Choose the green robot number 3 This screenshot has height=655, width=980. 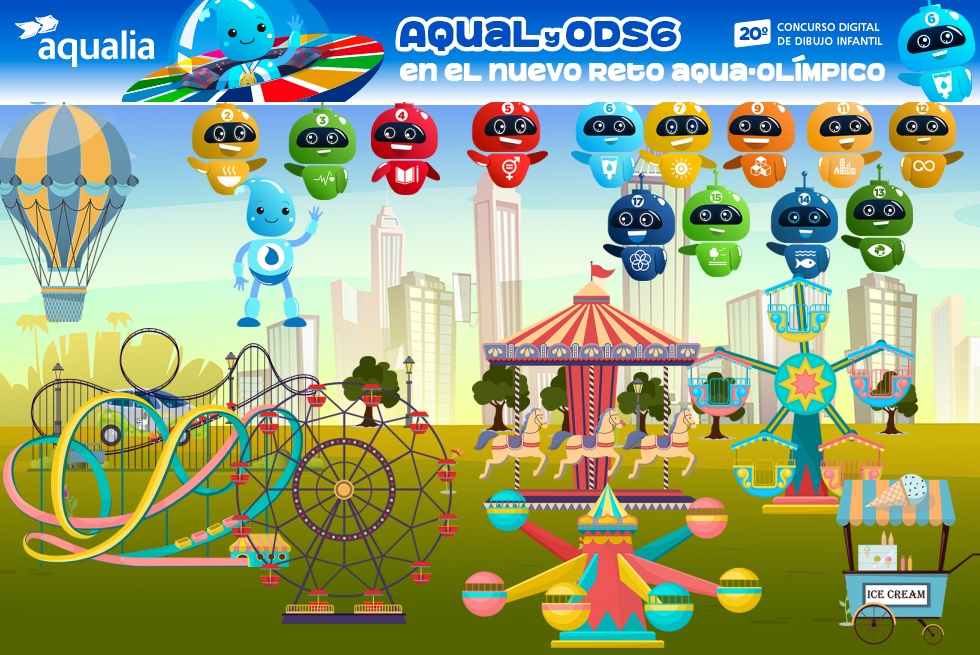tap(322, 152)
